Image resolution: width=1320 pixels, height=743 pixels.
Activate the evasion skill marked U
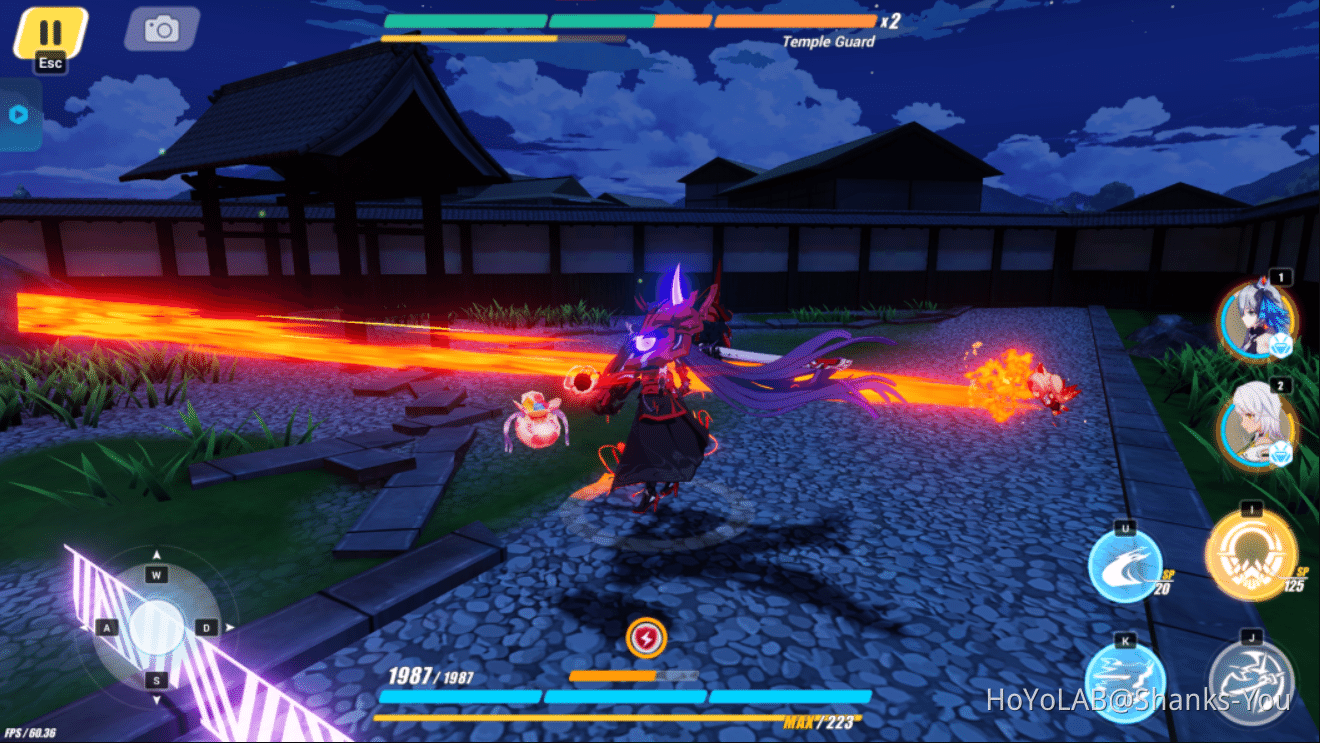tap(1125, 565)
